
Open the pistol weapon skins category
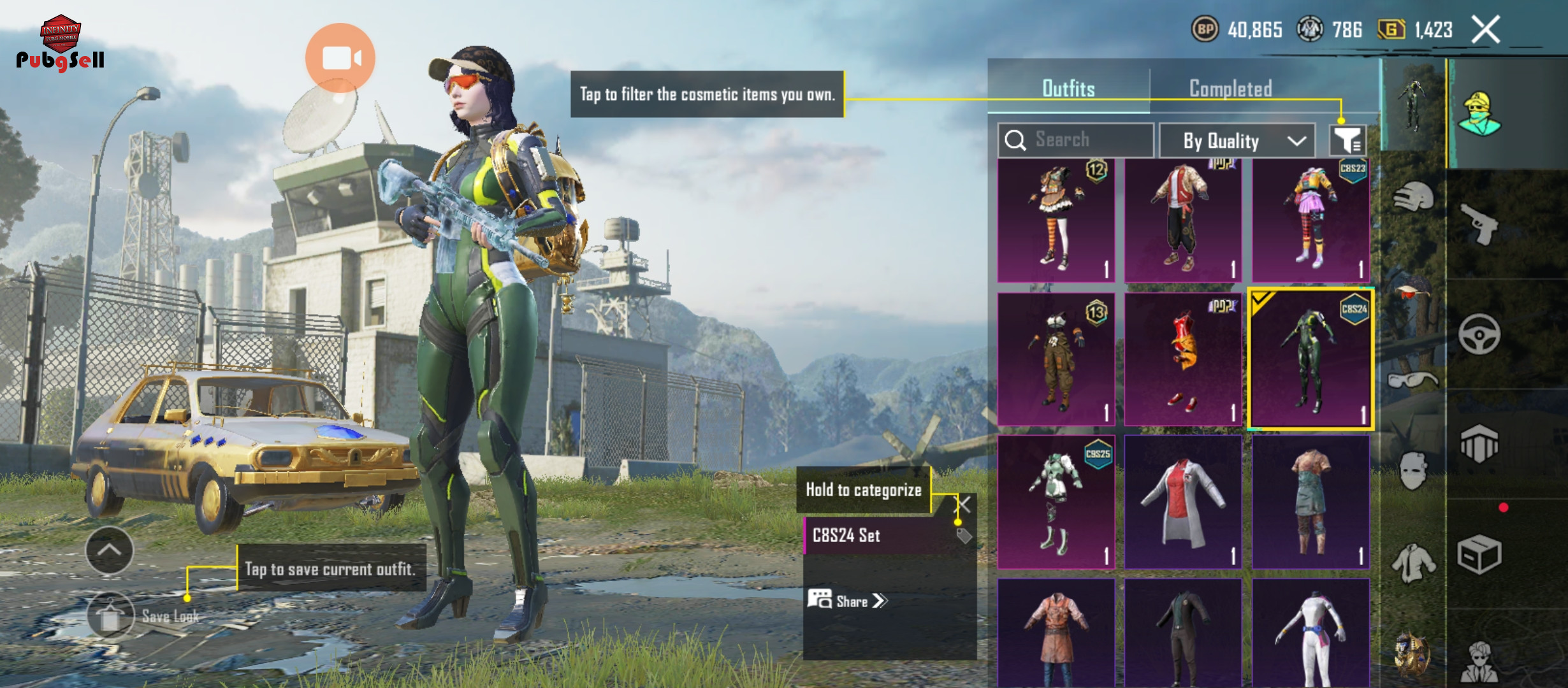click(1479, 224)
